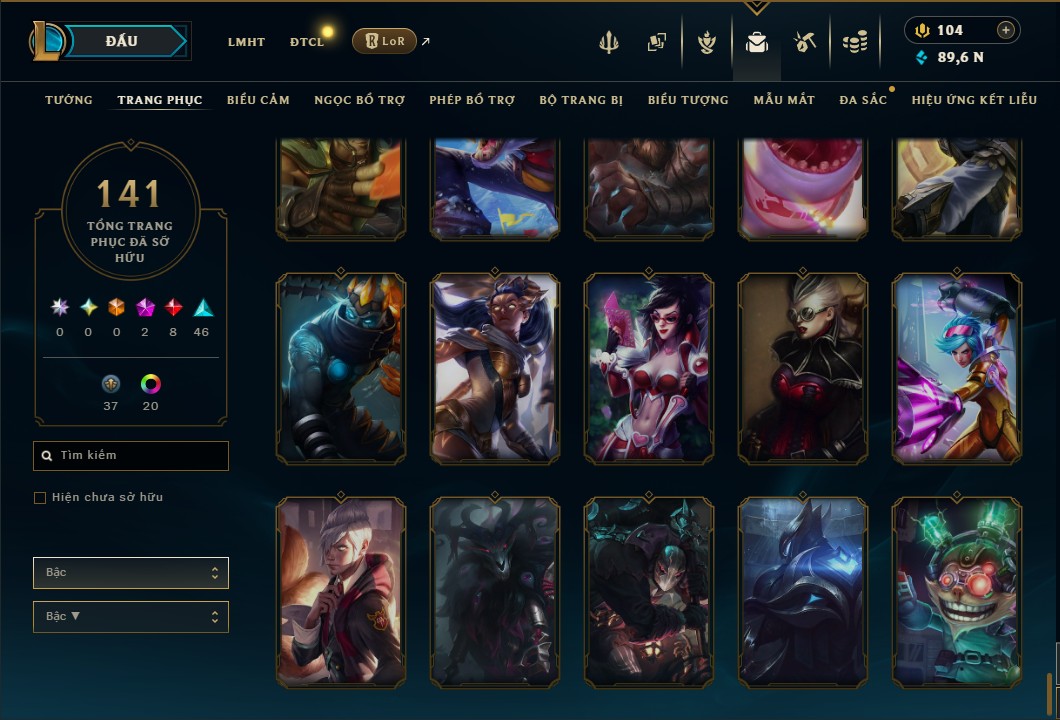Click the plus button to buy RP
The height and width of the screenshot is (720, 1060).
click(x=1006, y=30)
